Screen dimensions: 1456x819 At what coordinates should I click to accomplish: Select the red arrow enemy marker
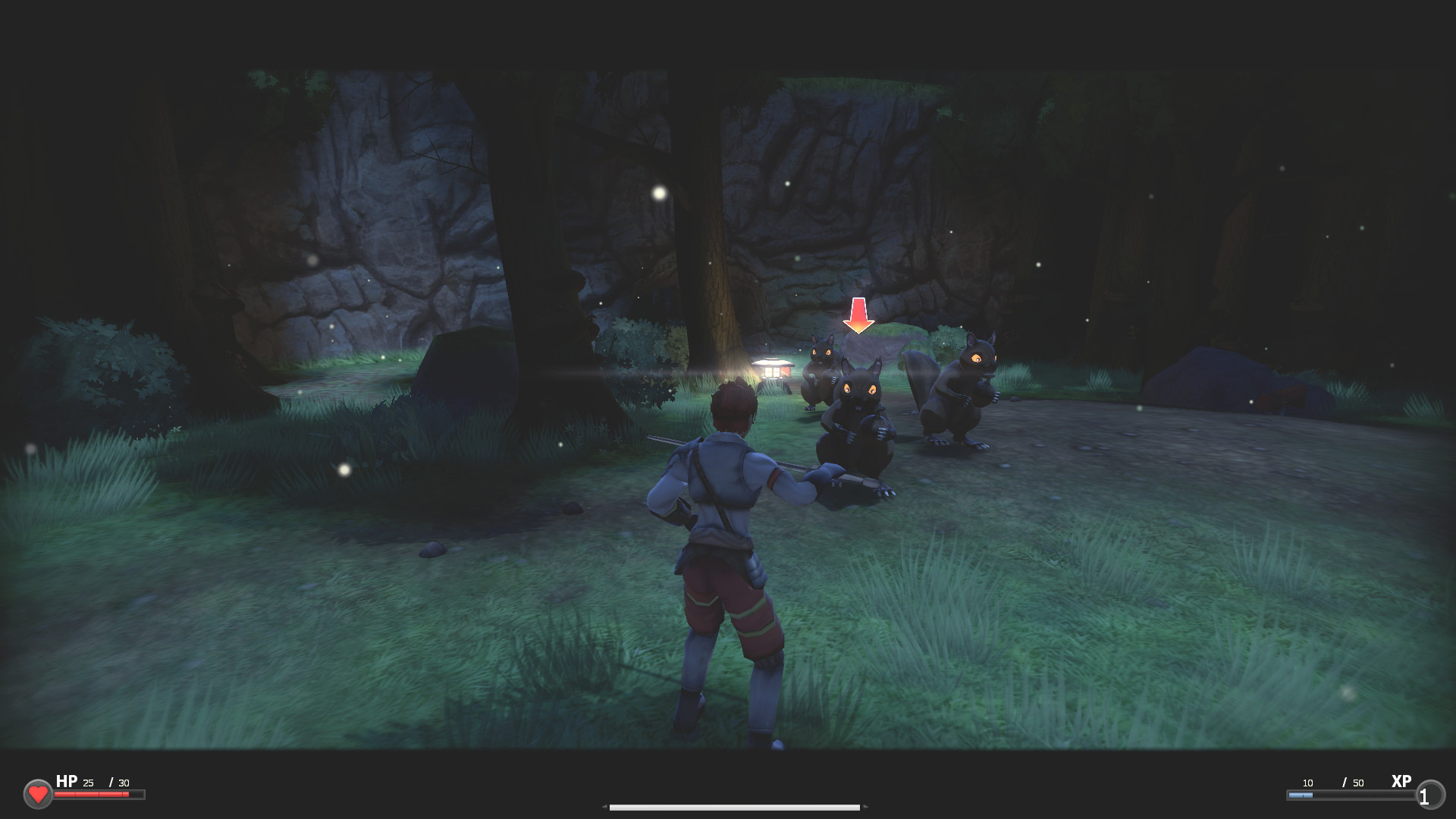[x=858, y=315]
